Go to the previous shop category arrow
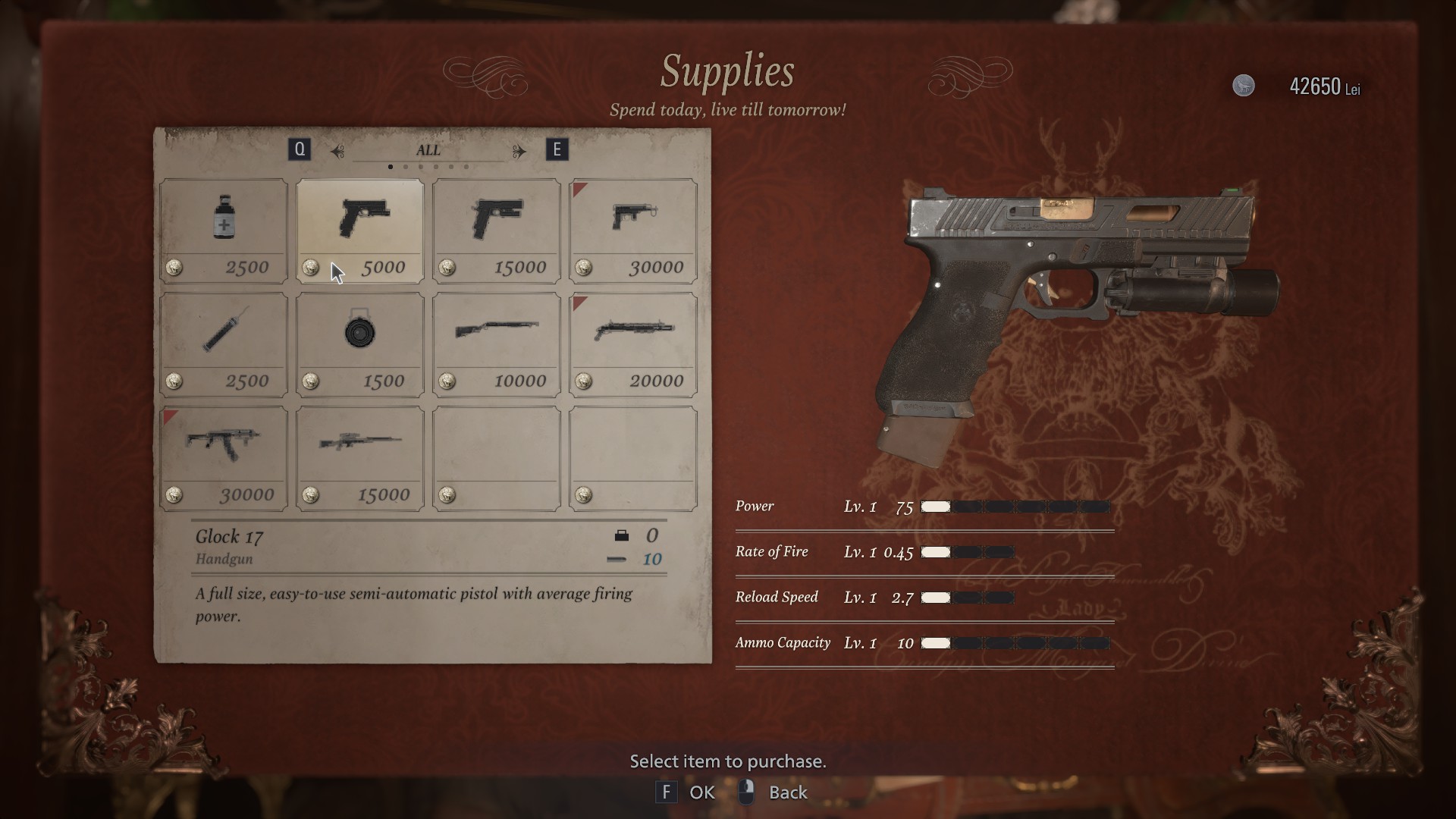This screenshot has height=819, width=1456. point(337,151)
